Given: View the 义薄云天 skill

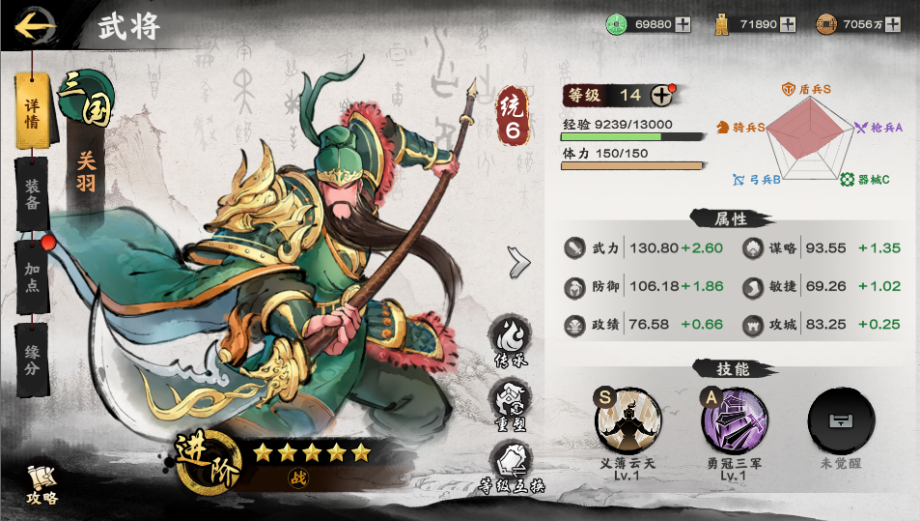Looking at the screenshot, I should point(628,420).
